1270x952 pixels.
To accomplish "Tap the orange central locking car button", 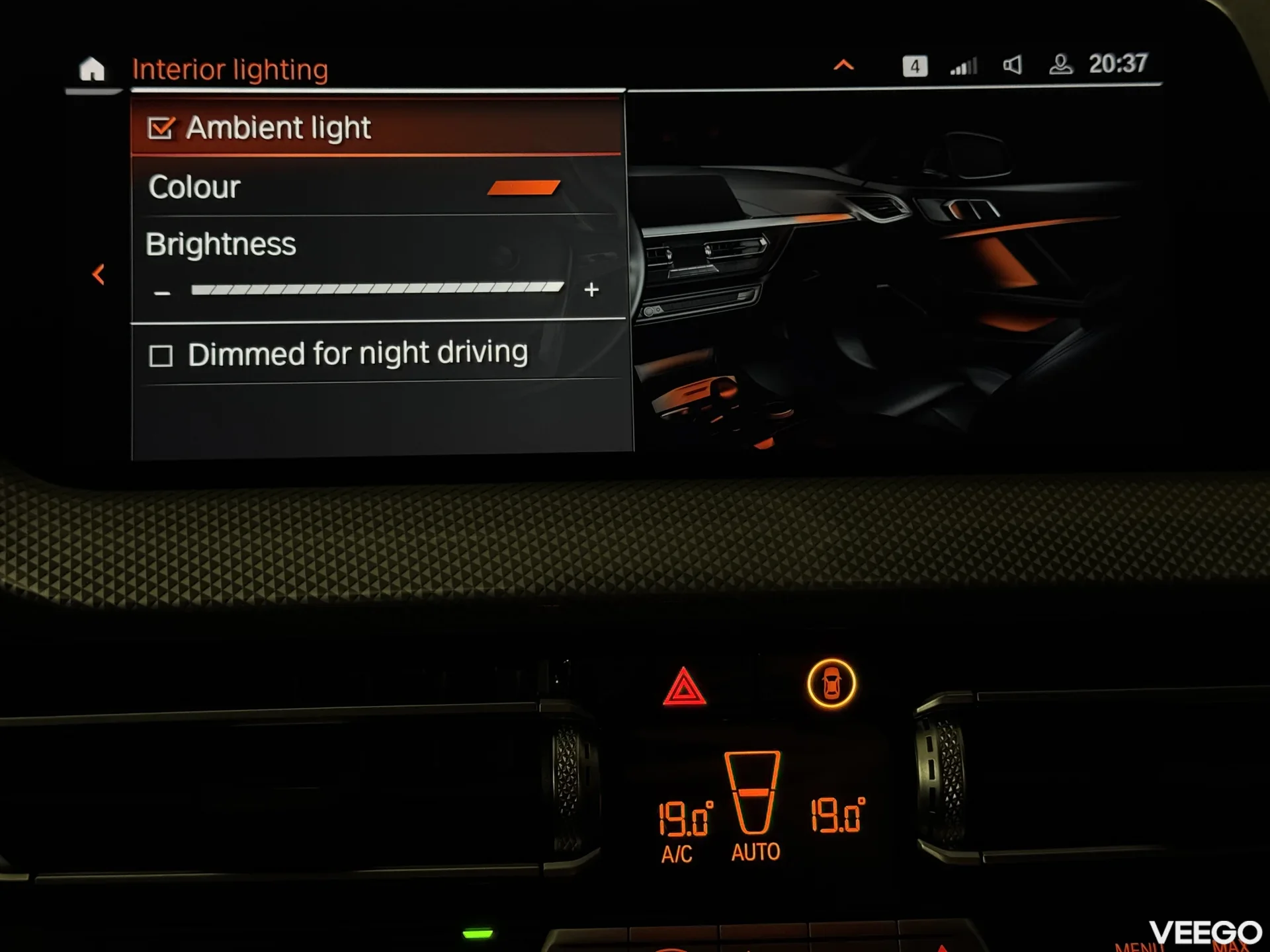I will pos(831,683).
